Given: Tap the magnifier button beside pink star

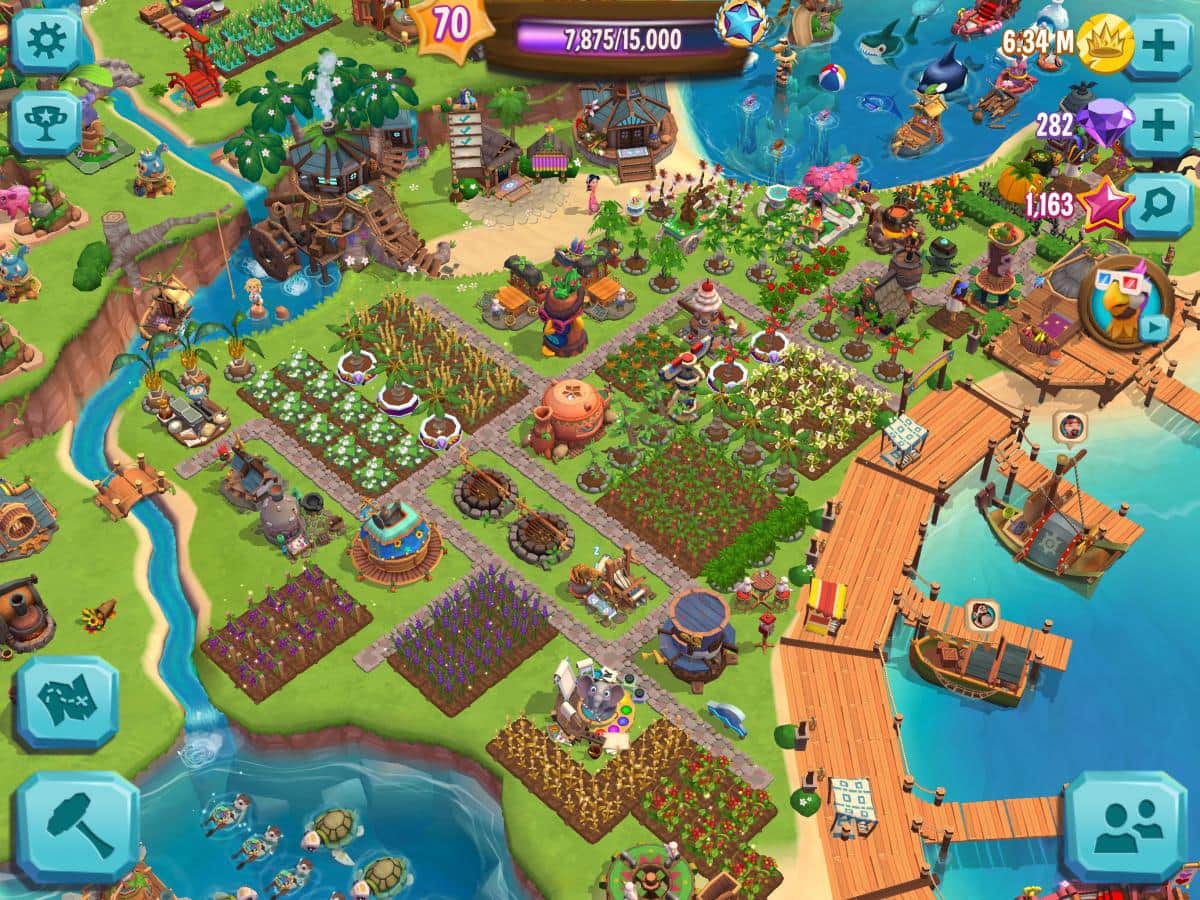Looking at the screenshot, I should 1157,205.
